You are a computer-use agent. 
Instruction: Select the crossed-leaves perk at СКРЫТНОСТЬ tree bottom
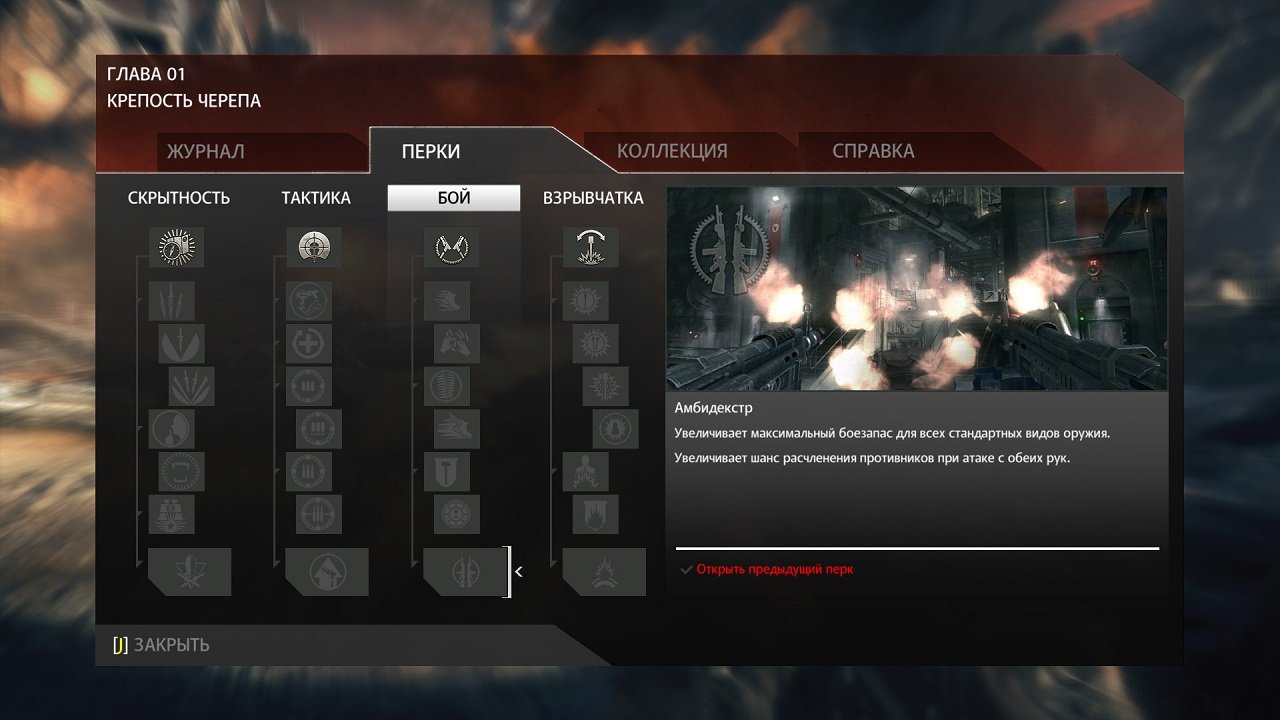(190, 571)
